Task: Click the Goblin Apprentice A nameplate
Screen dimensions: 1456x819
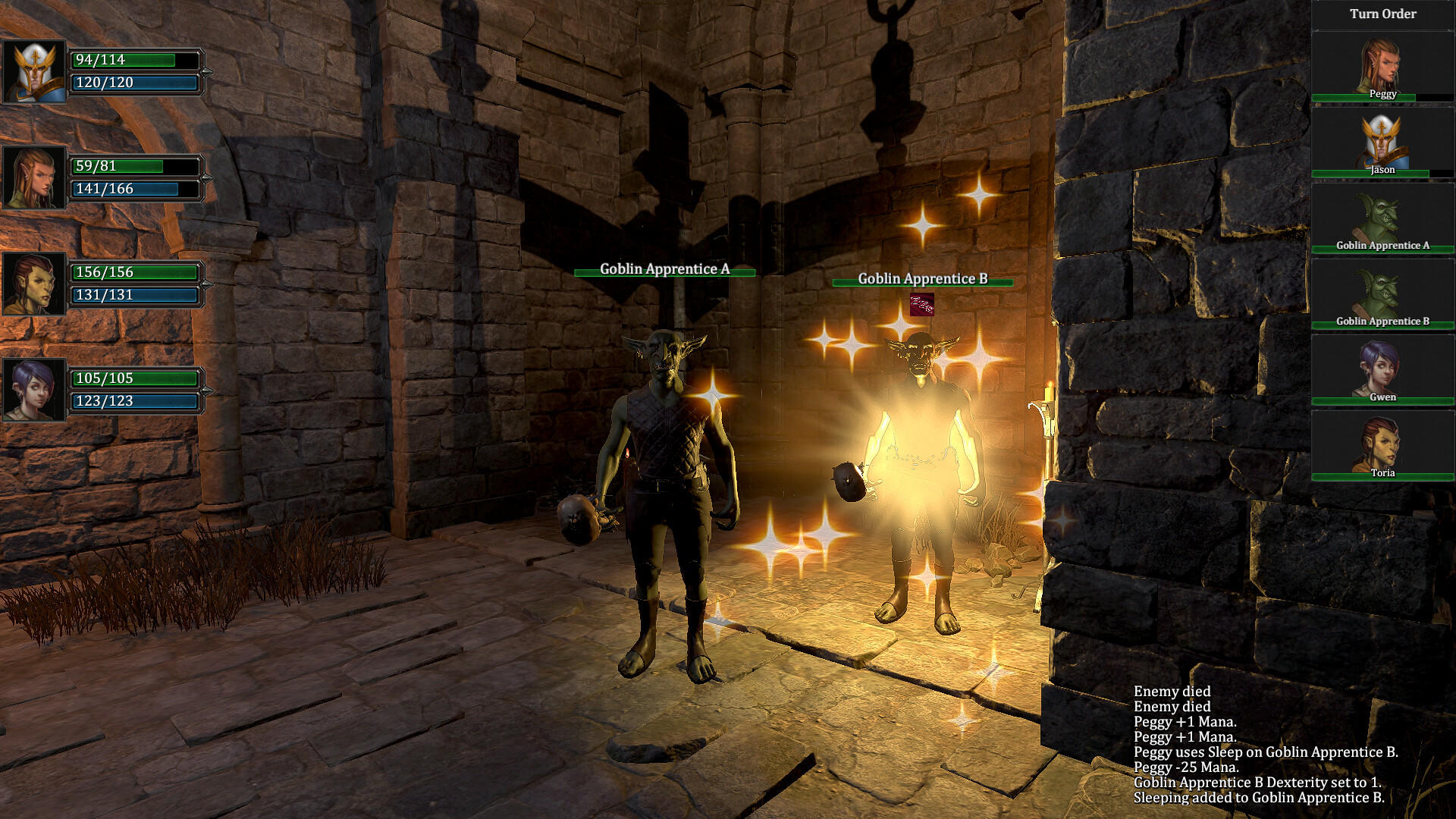Action: coord(665,268)
